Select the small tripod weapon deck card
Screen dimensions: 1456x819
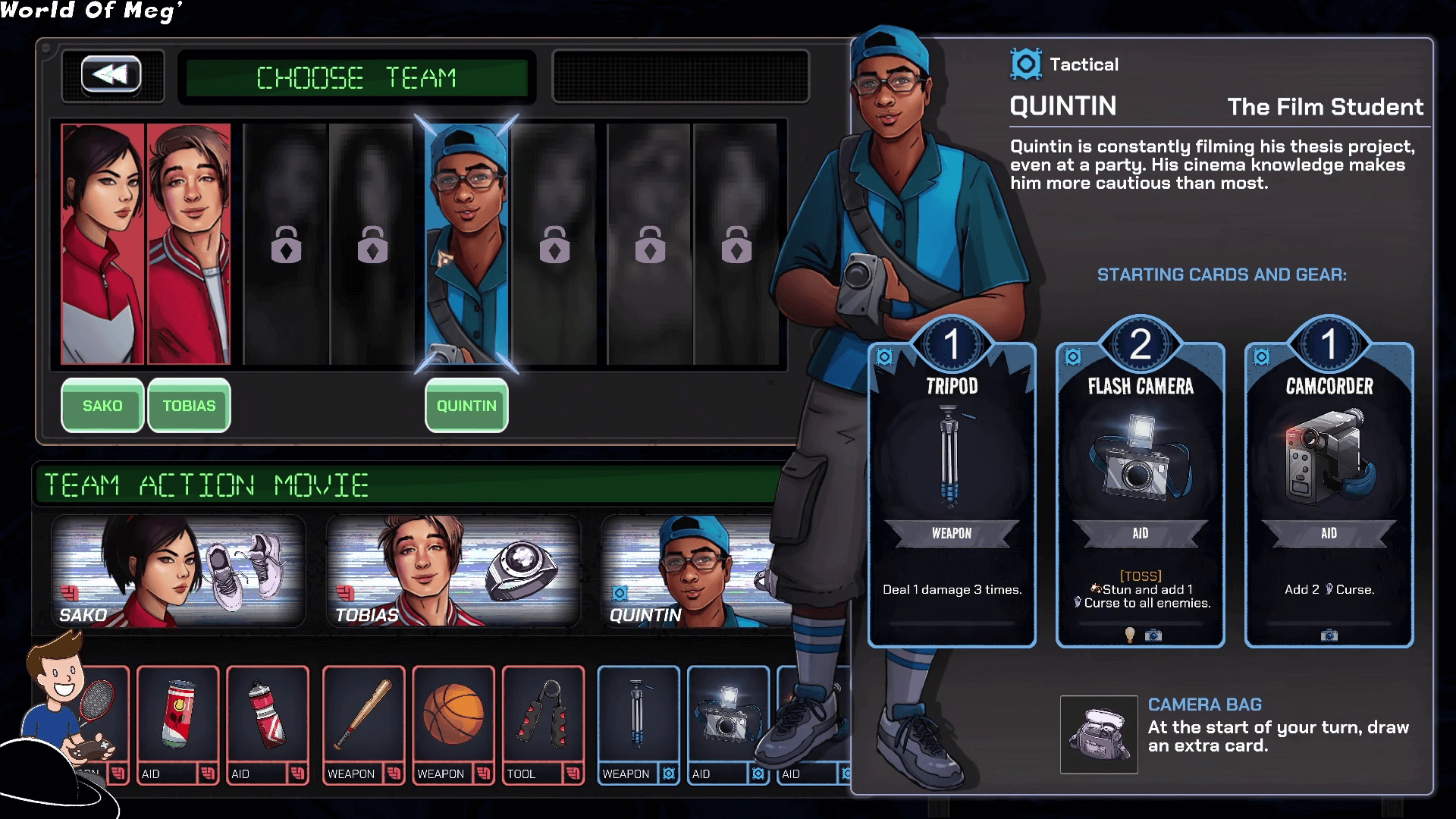pyautogui.click(x=639, y=724)
